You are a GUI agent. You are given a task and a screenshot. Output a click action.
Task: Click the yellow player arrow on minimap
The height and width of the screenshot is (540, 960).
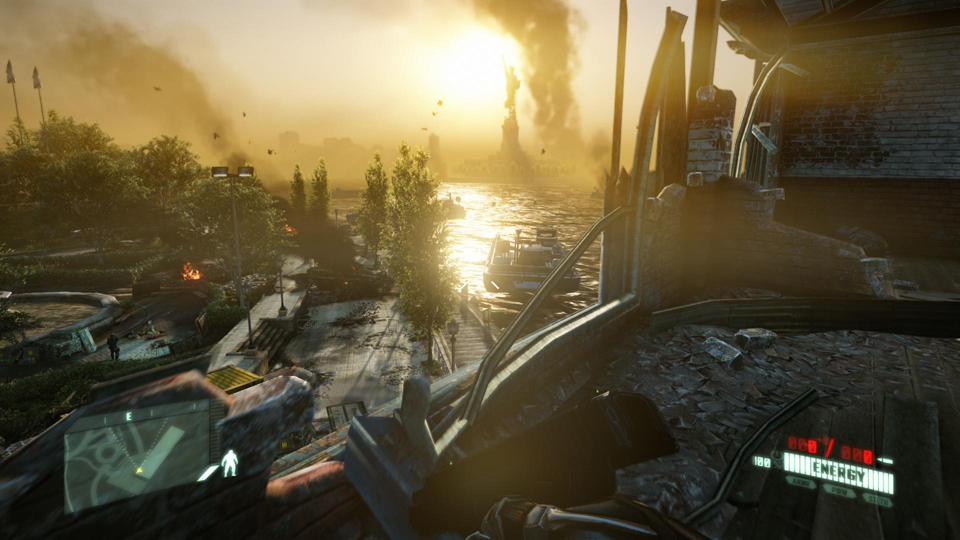pyautogui.click(x=140, y=469)
